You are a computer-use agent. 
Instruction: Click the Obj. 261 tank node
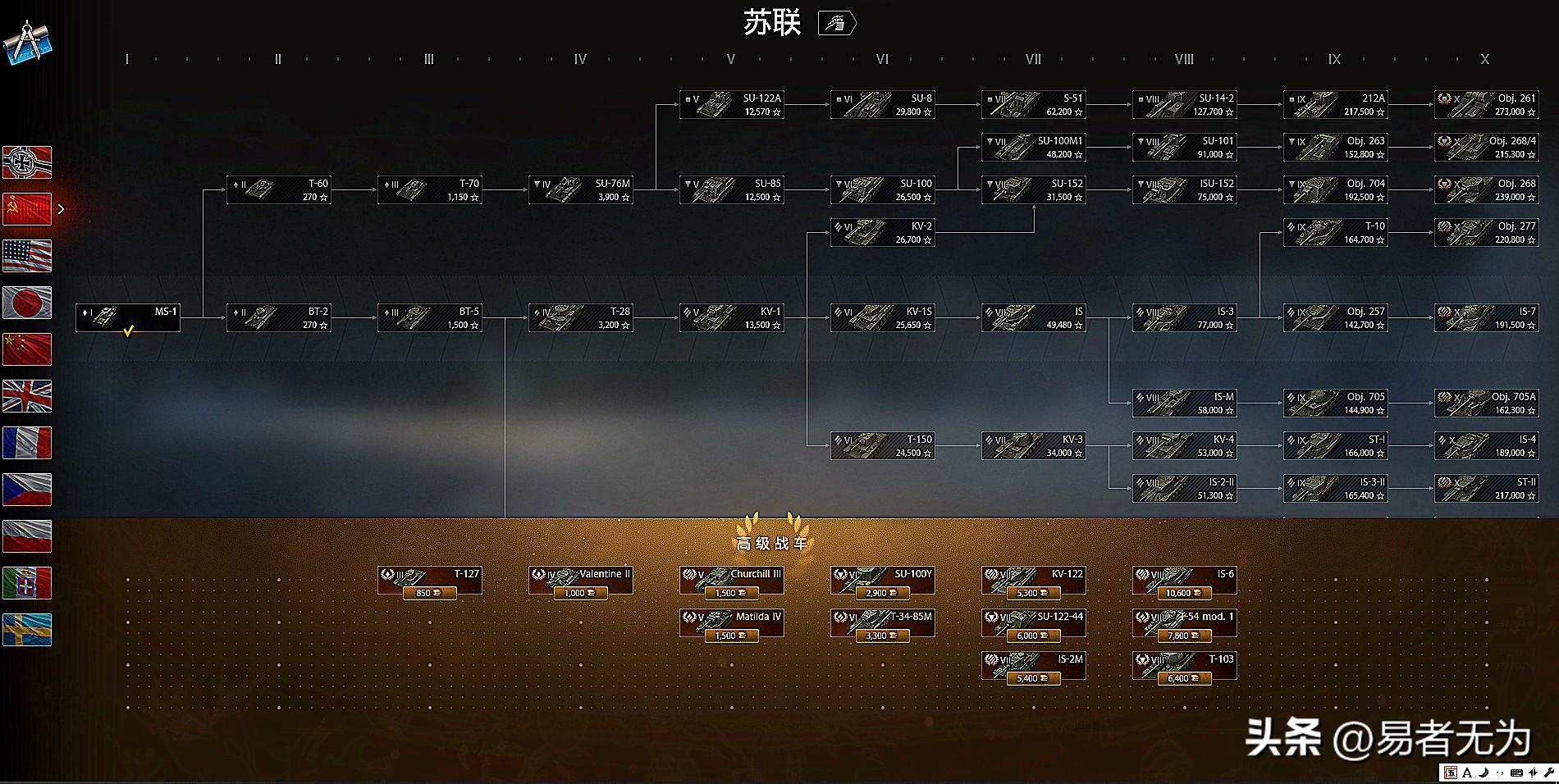[x=1487, y=103]
